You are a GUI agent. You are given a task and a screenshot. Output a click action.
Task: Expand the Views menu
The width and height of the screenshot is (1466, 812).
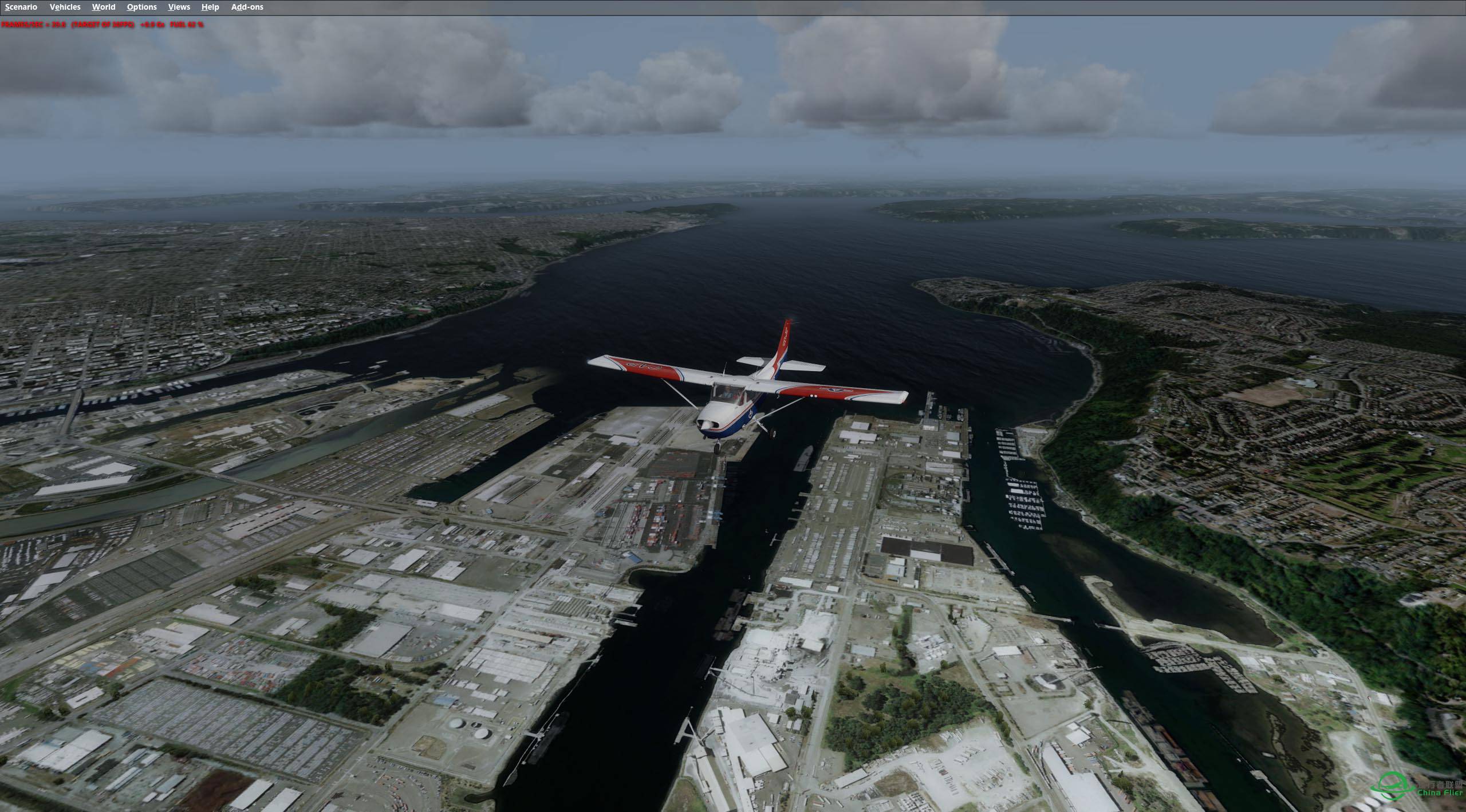pos(179,7)
